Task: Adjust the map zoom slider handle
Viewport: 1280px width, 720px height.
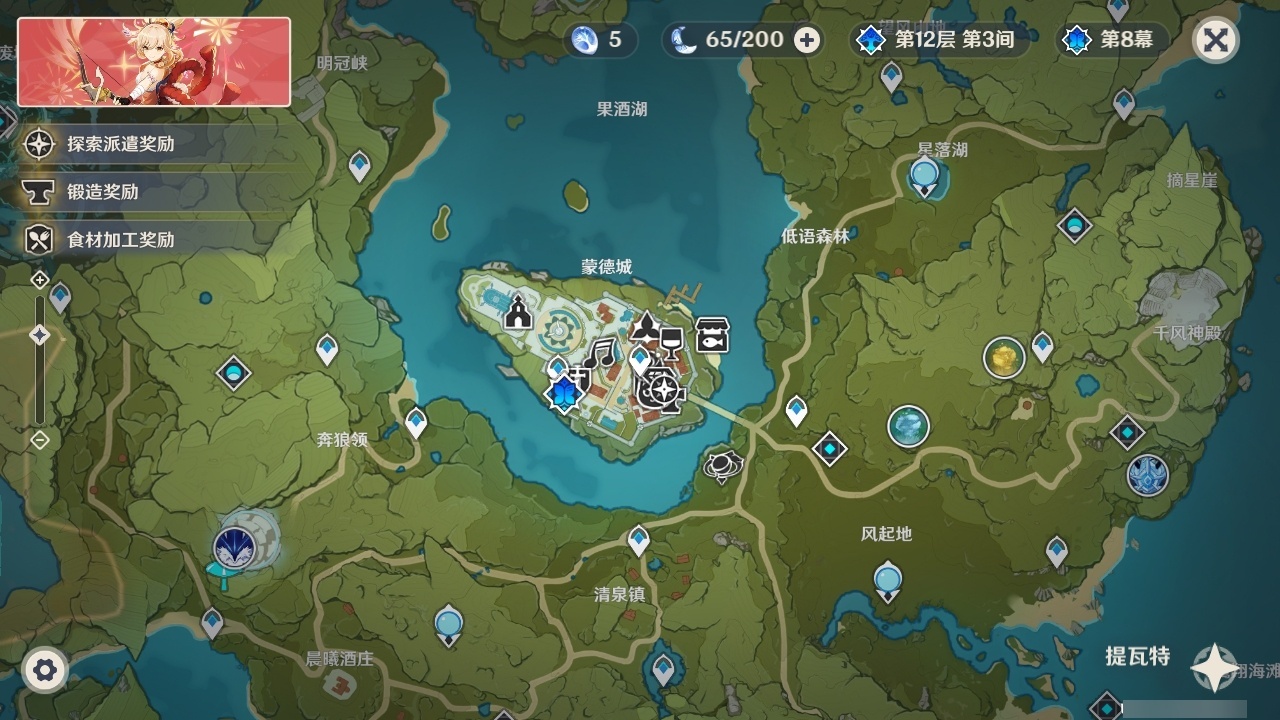Action: click(40, 336)
